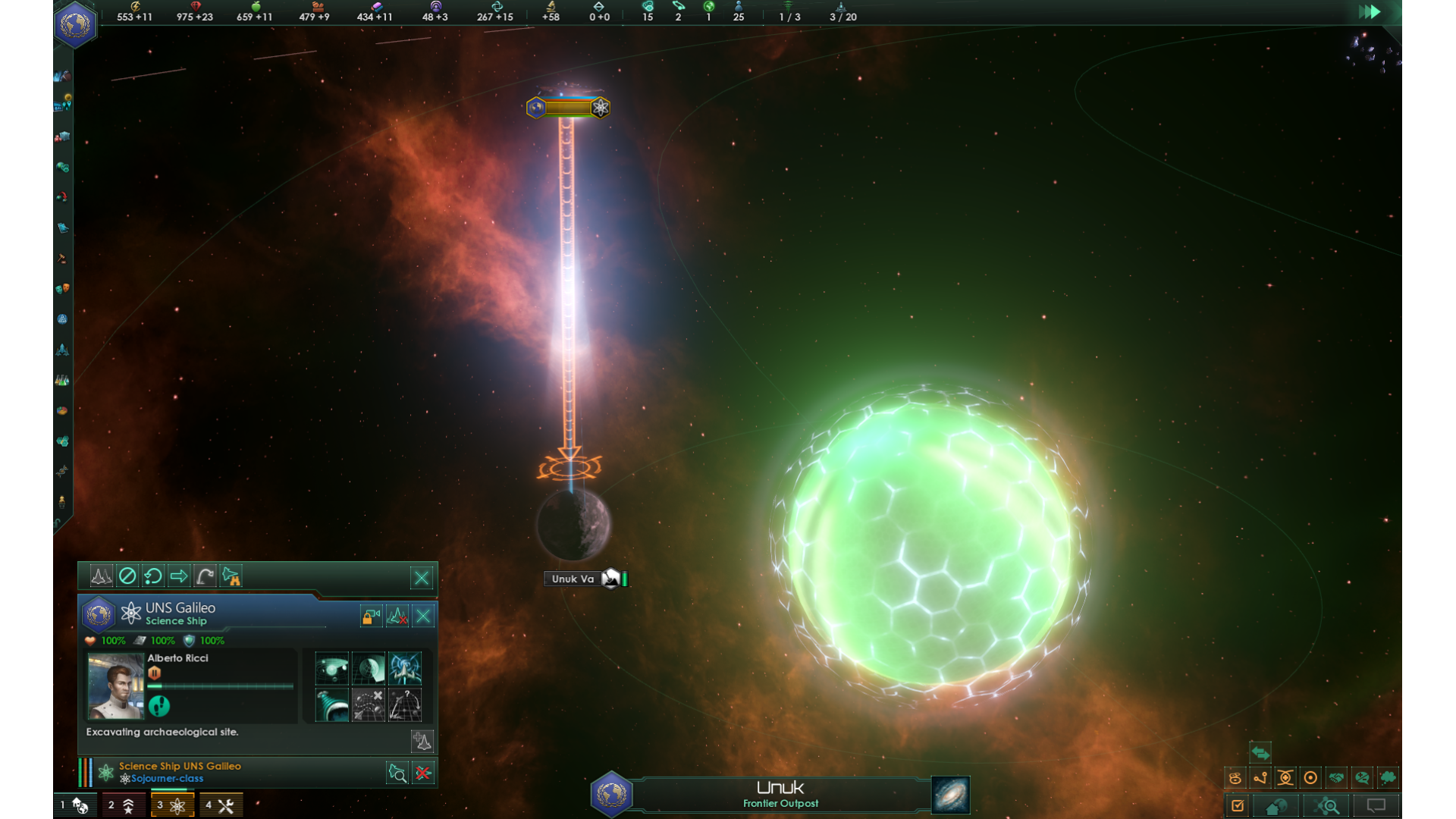This screenshot has height=819, width=1456.
Task: Activate the survey system action
Action: 332,669
